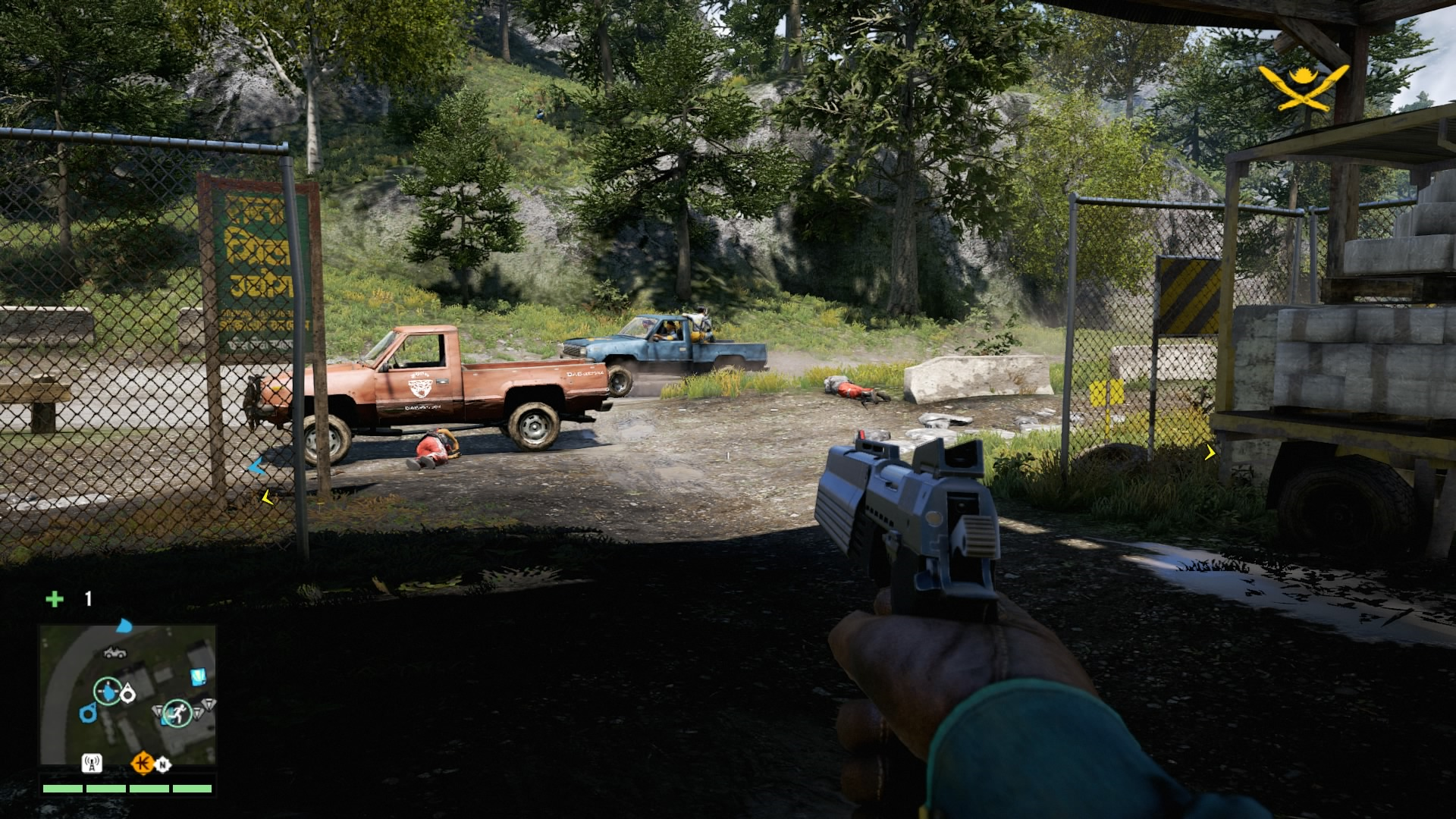Click the running man objective marker
The width and height of the screenshot is (1456, 819).
coord(177,713)
